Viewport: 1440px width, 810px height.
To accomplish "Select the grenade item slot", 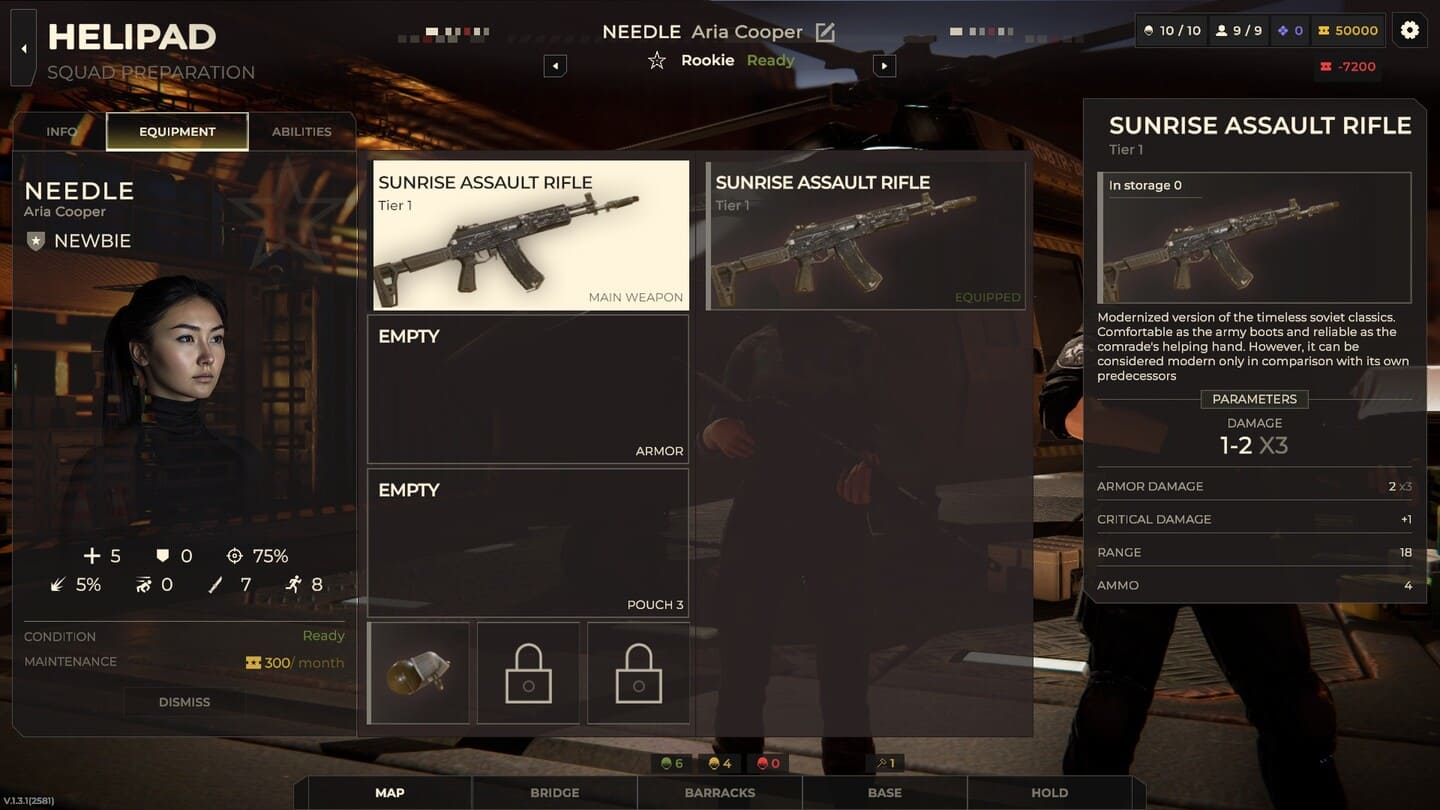I will (x=419, y=673).
